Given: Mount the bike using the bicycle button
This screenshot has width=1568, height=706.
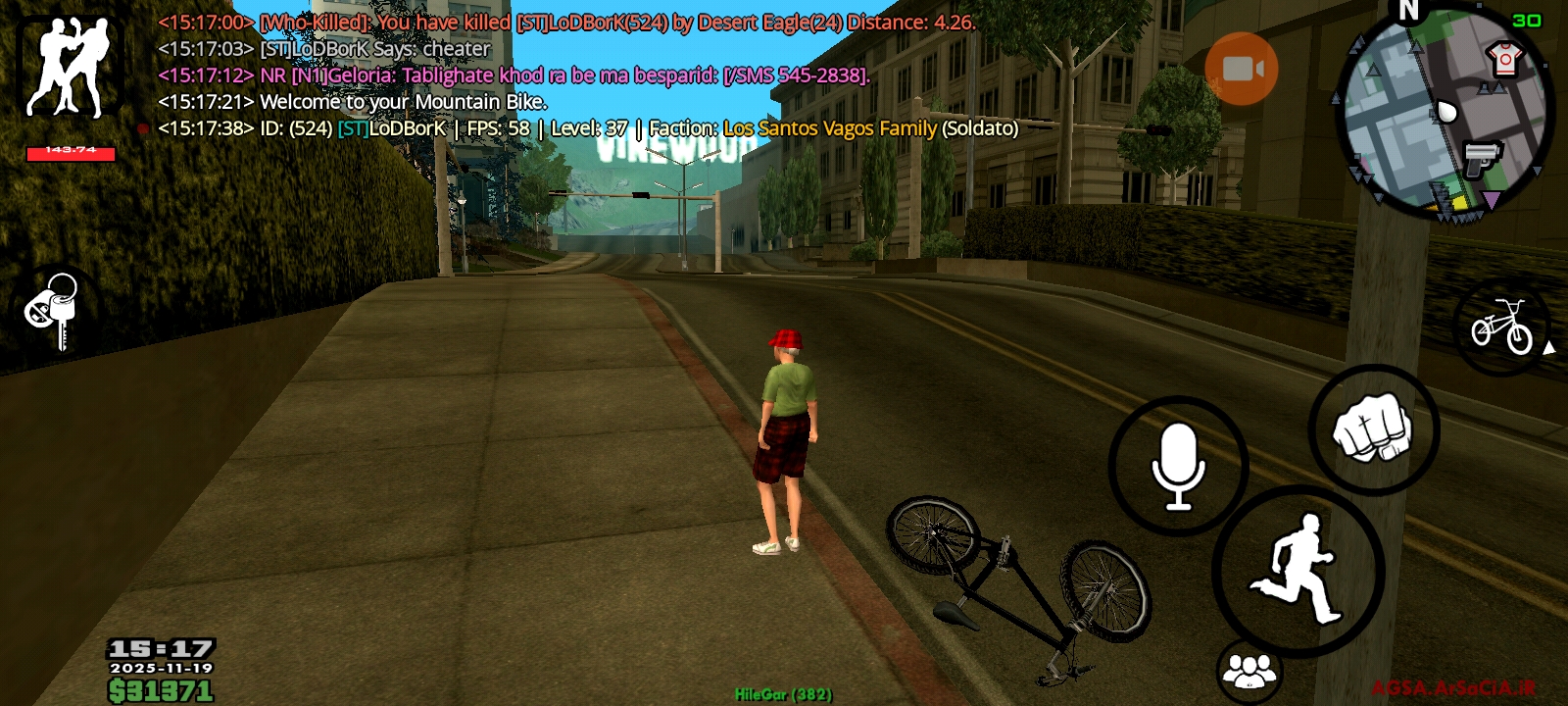Looking at the screenshot, I should click(1500, 327).
